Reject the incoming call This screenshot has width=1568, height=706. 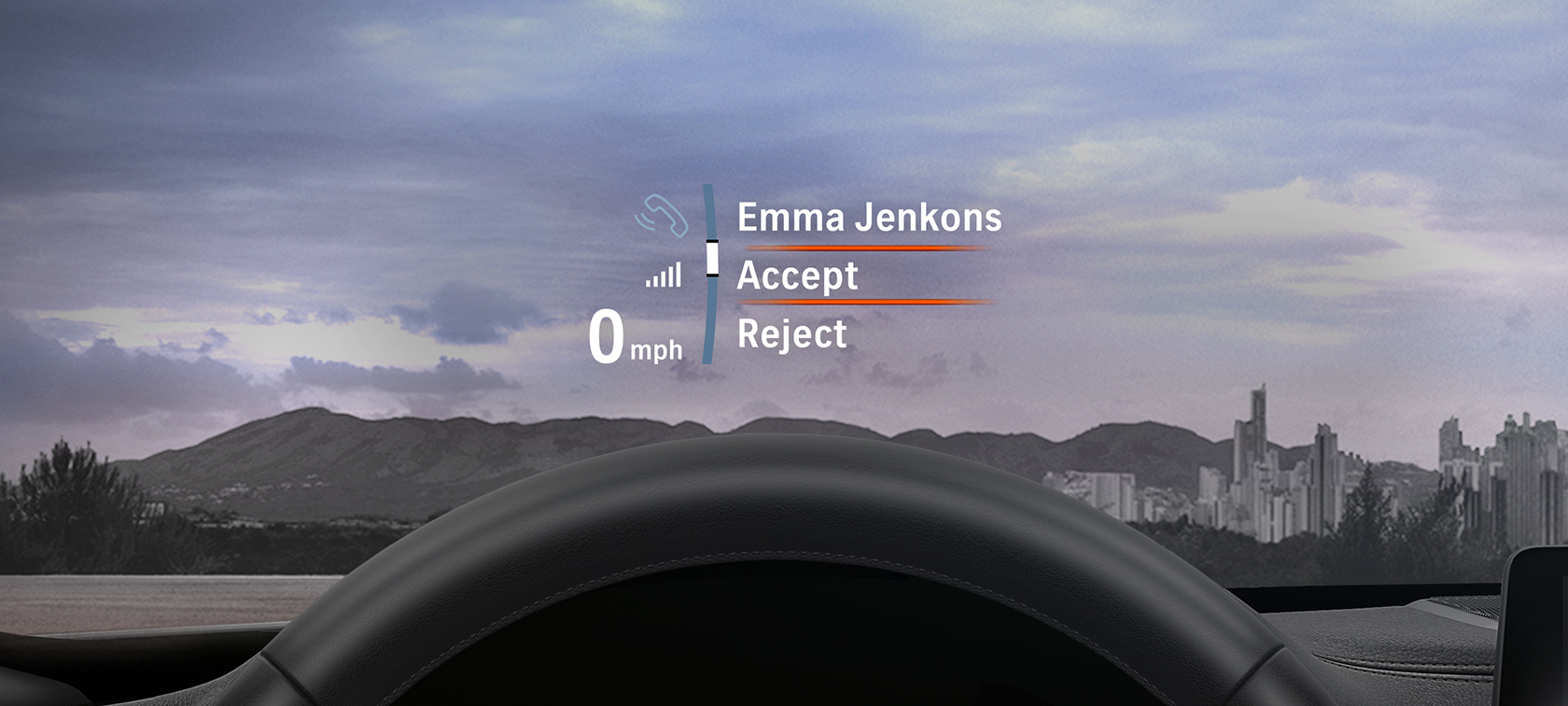click(792, 334)
